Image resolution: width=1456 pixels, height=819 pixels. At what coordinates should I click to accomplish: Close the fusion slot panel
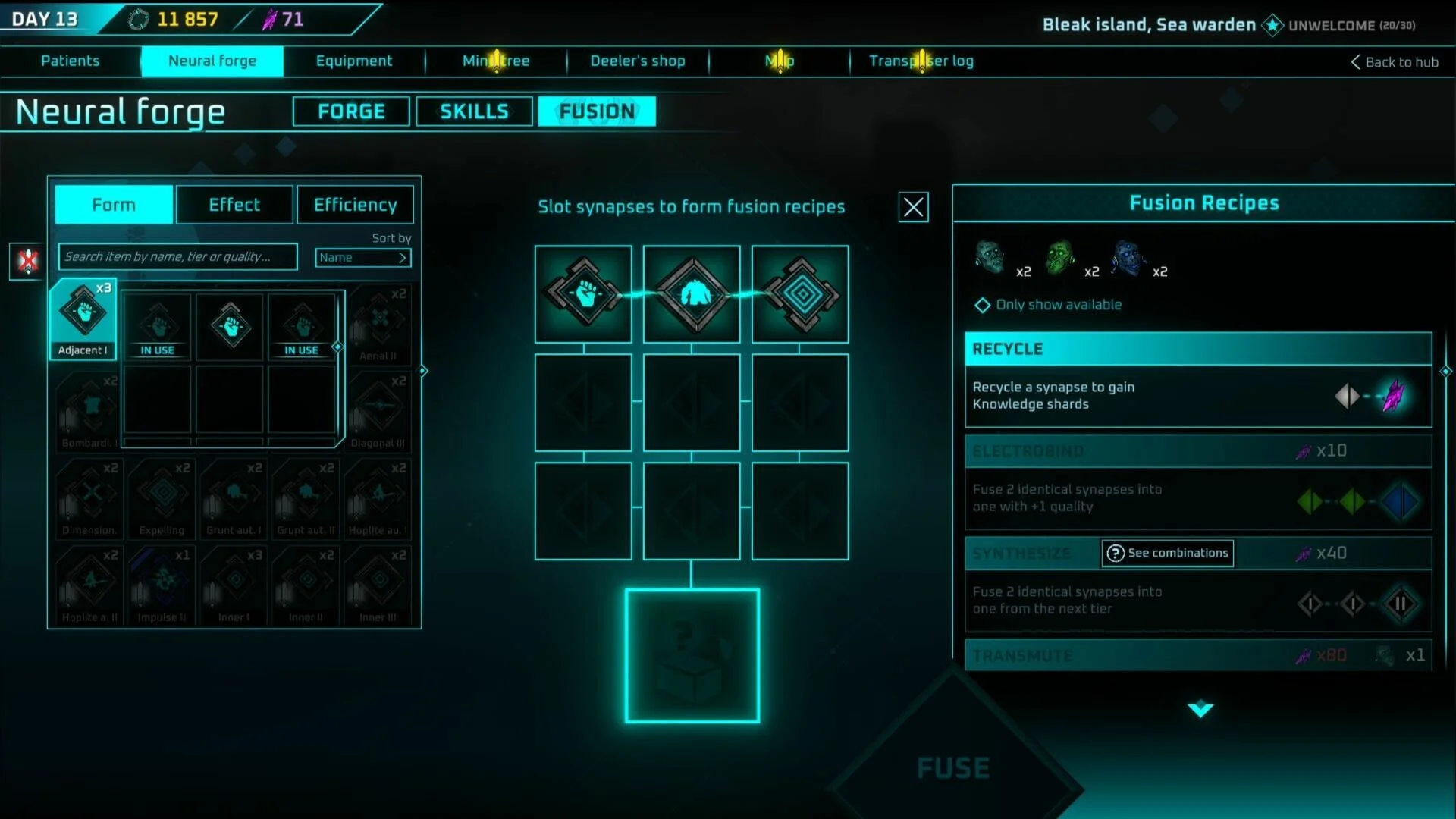[x=913, y=207]
